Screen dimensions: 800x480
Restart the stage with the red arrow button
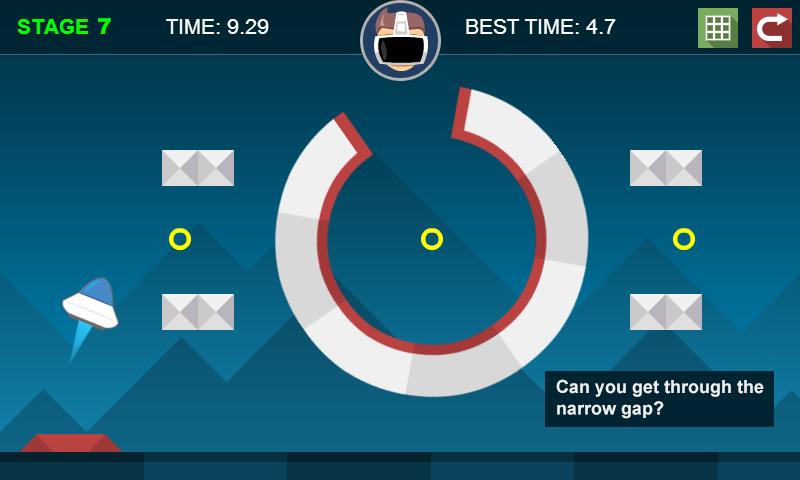coord(771,28)
